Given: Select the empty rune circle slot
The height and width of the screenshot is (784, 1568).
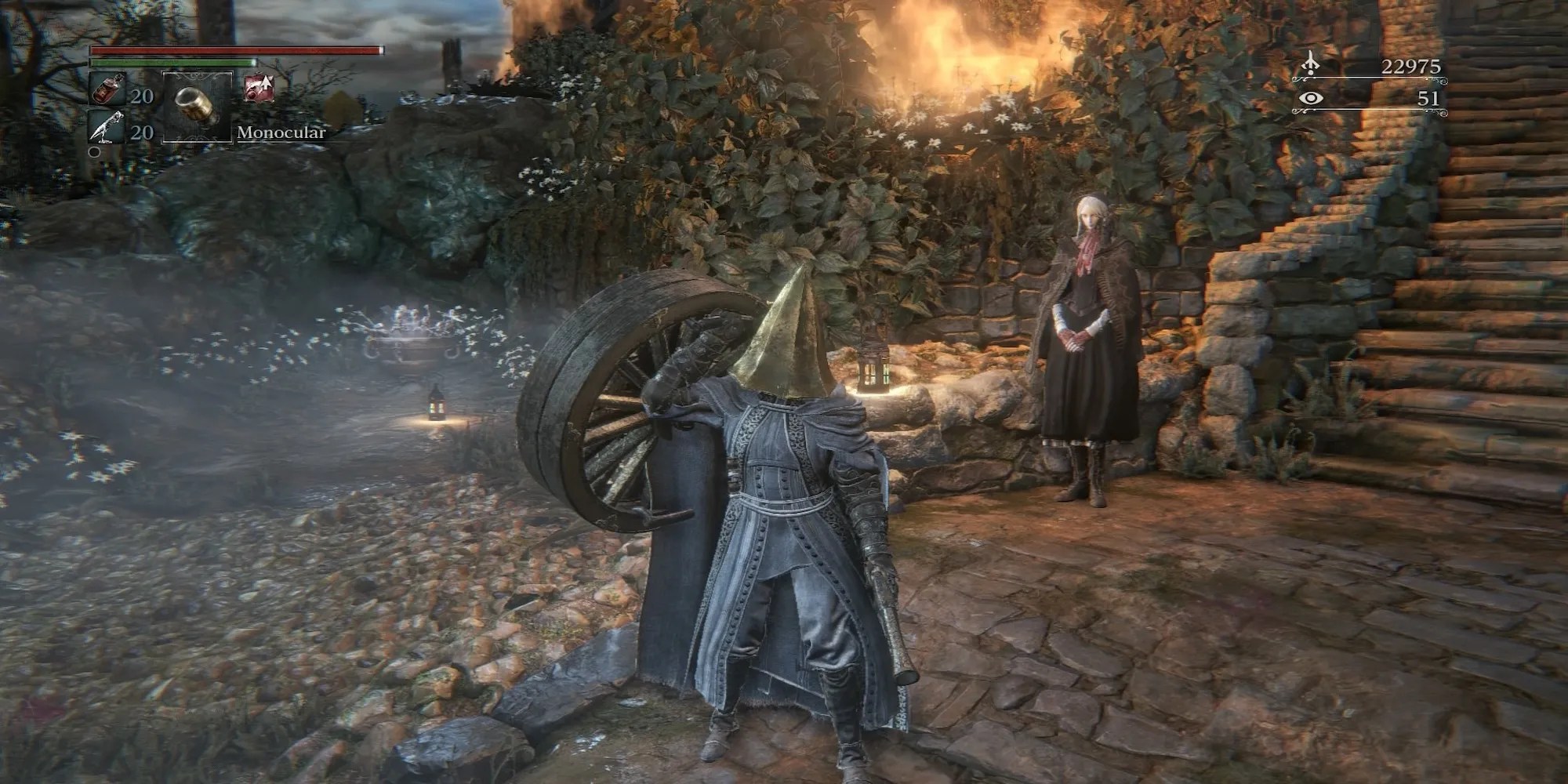Looking at the screenshot, I should (x=94, y=151).
